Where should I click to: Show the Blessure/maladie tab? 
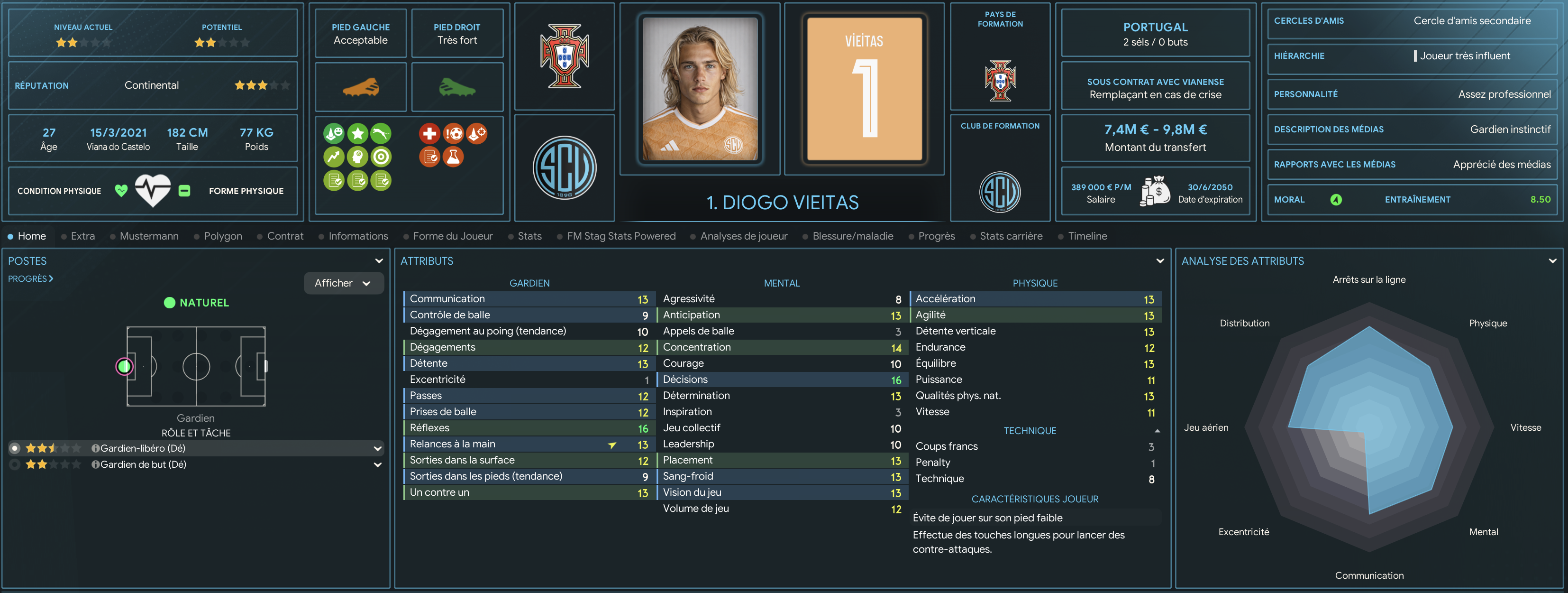[852, 236]
